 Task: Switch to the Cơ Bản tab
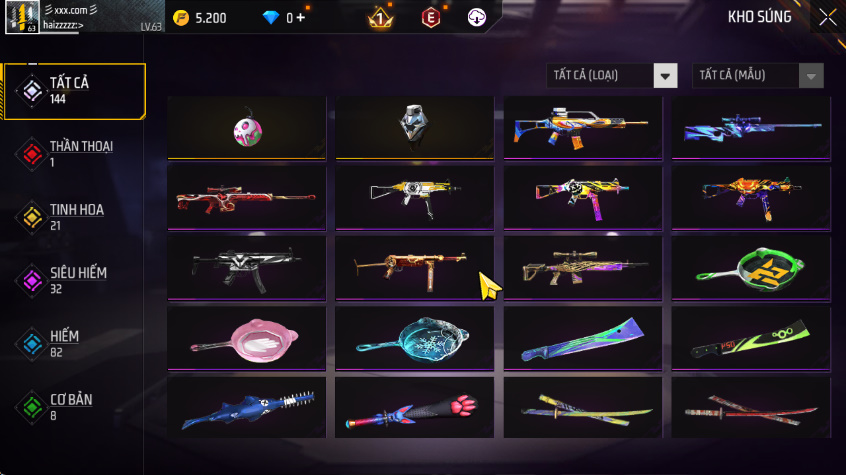pyautogui.click(x=74, y=406)
